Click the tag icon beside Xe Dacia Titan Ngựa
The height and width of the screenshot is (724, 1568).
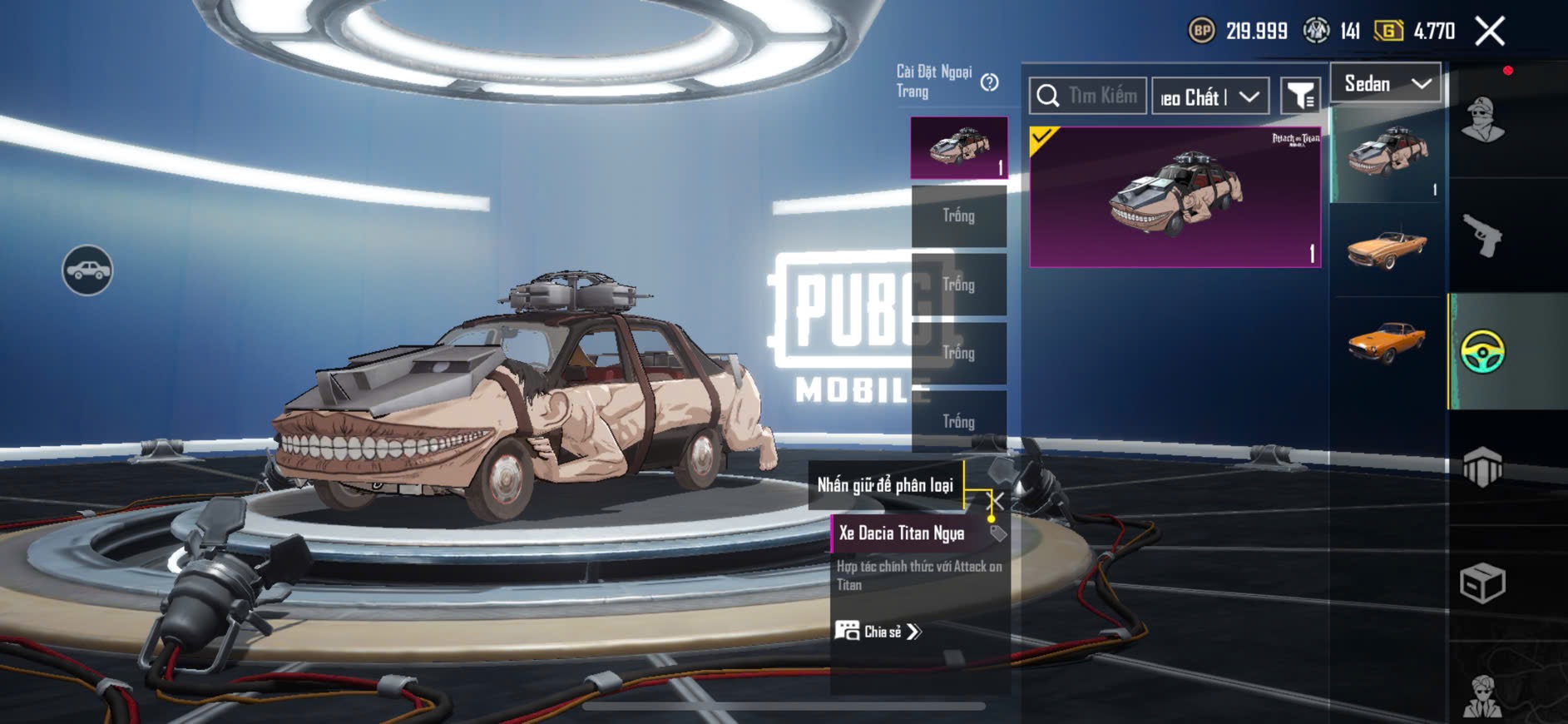click(x=998, y=533)
